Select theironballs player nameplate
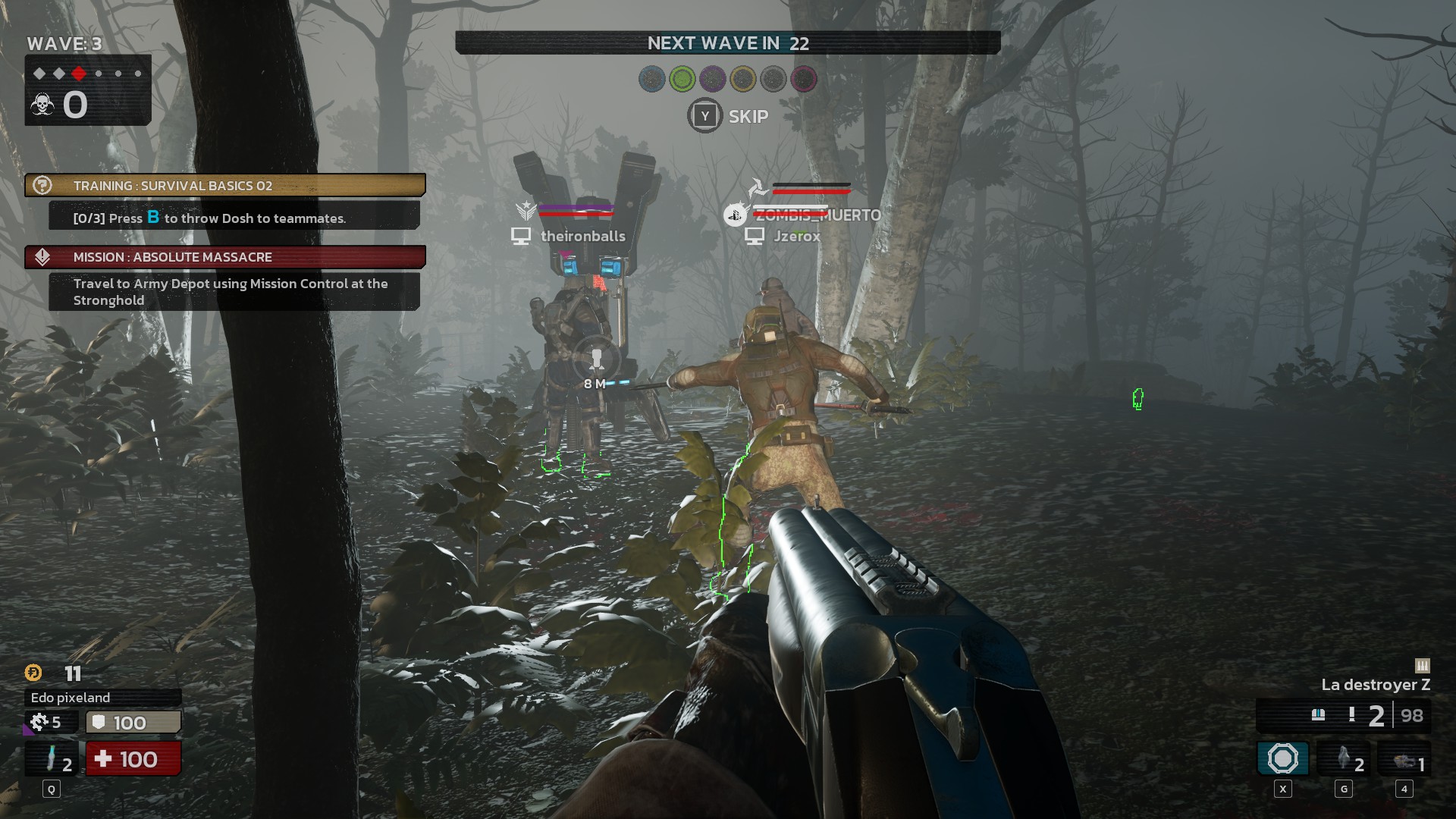The height and width of the screenshot is (819, 1456). (582, 237)
